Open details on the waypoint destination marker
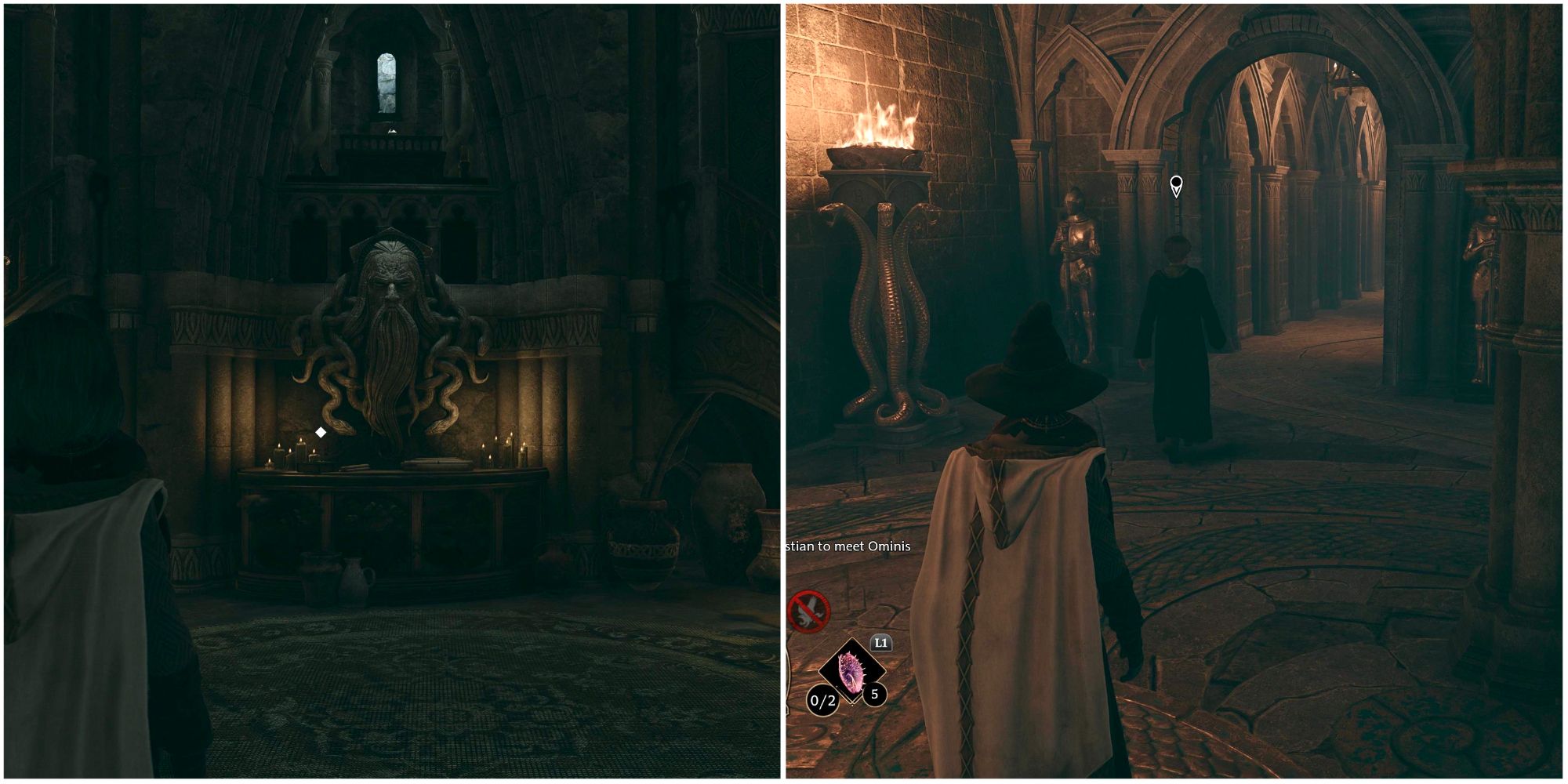This screenshot has width=1568, height=784. [1175, 185]
